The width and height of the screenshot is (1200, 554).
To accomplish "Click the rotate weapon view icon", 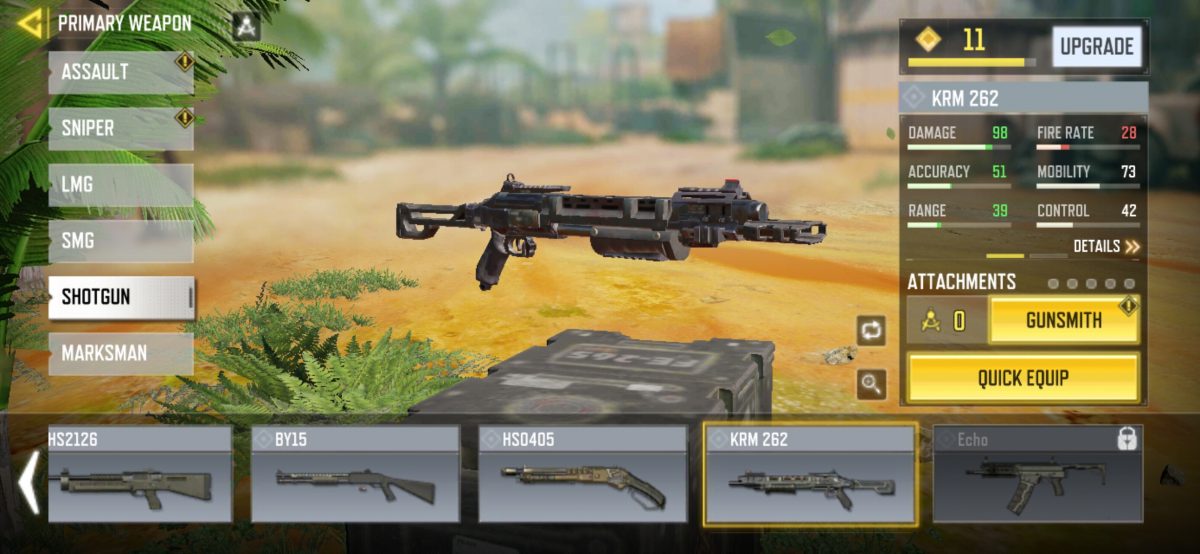I will (x=871, y=331).
